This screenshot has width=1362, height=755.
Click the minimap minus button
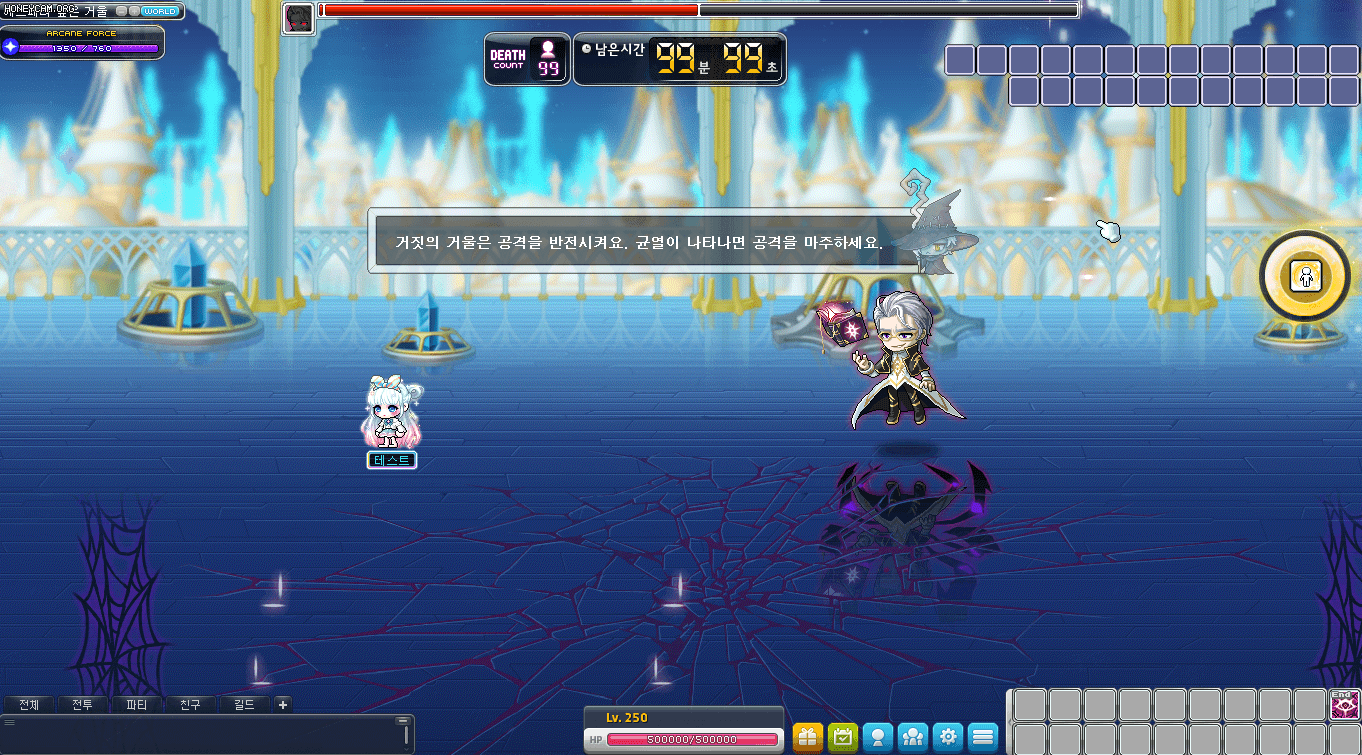122,11
